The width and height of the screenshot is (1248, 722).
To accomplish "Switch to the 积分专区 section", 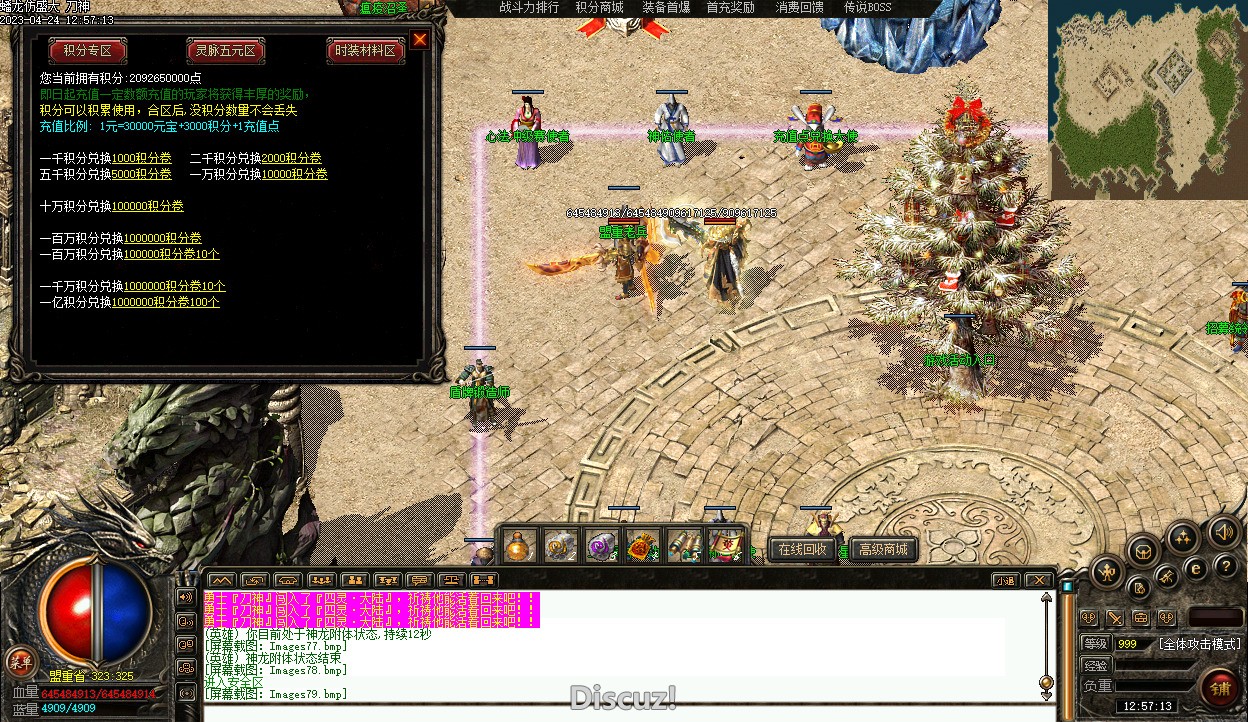I will (x=87, y=51).
